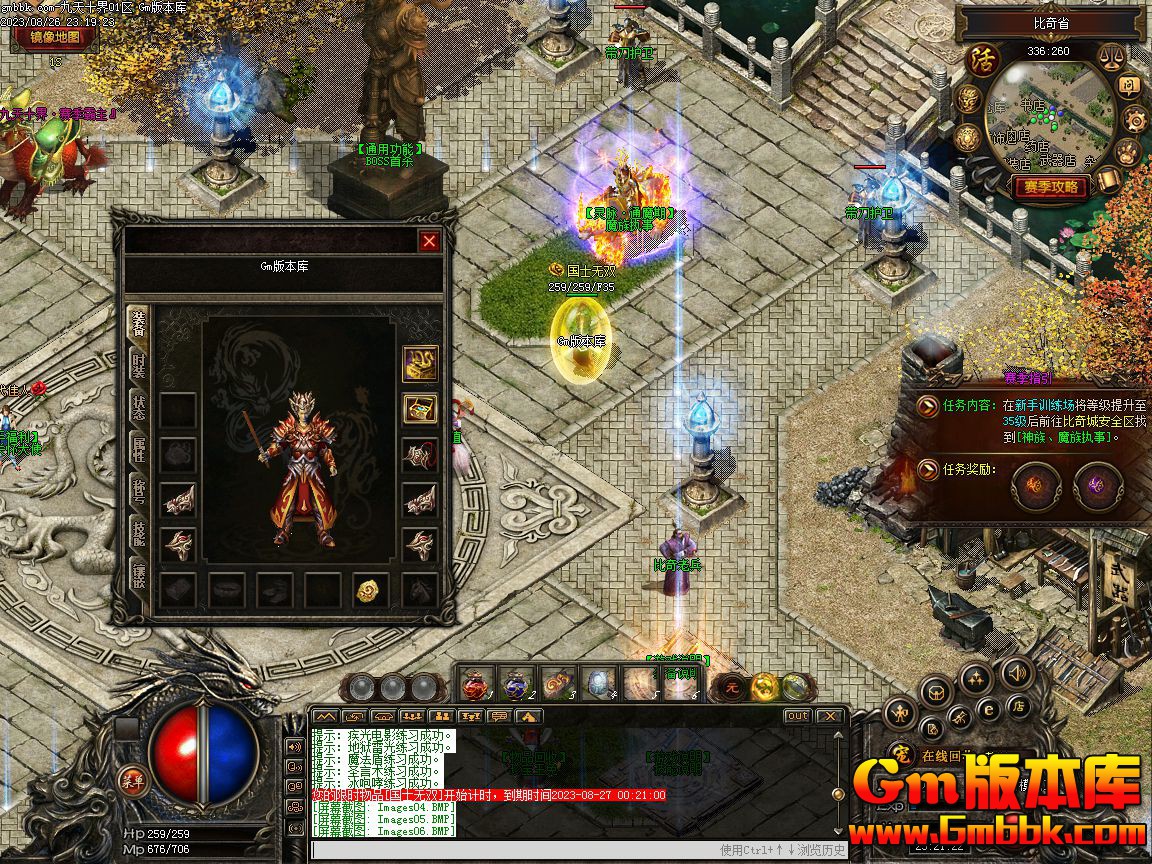Activate the scroll item in hotbar slot 3
Viewport: 1152px width, 864px height.
[556, 684]
